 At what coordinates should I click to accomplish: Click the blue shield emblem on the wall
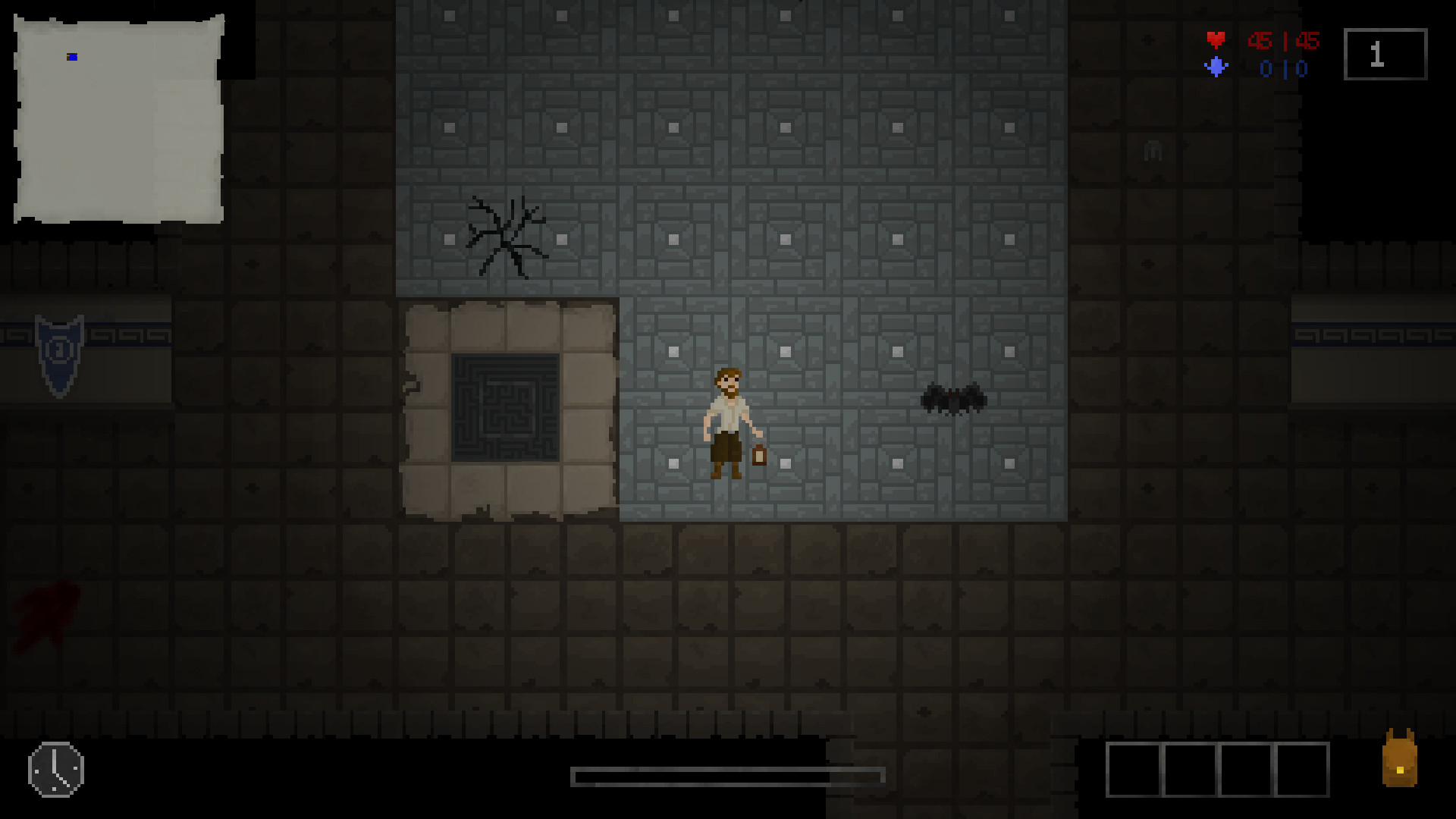59,349
